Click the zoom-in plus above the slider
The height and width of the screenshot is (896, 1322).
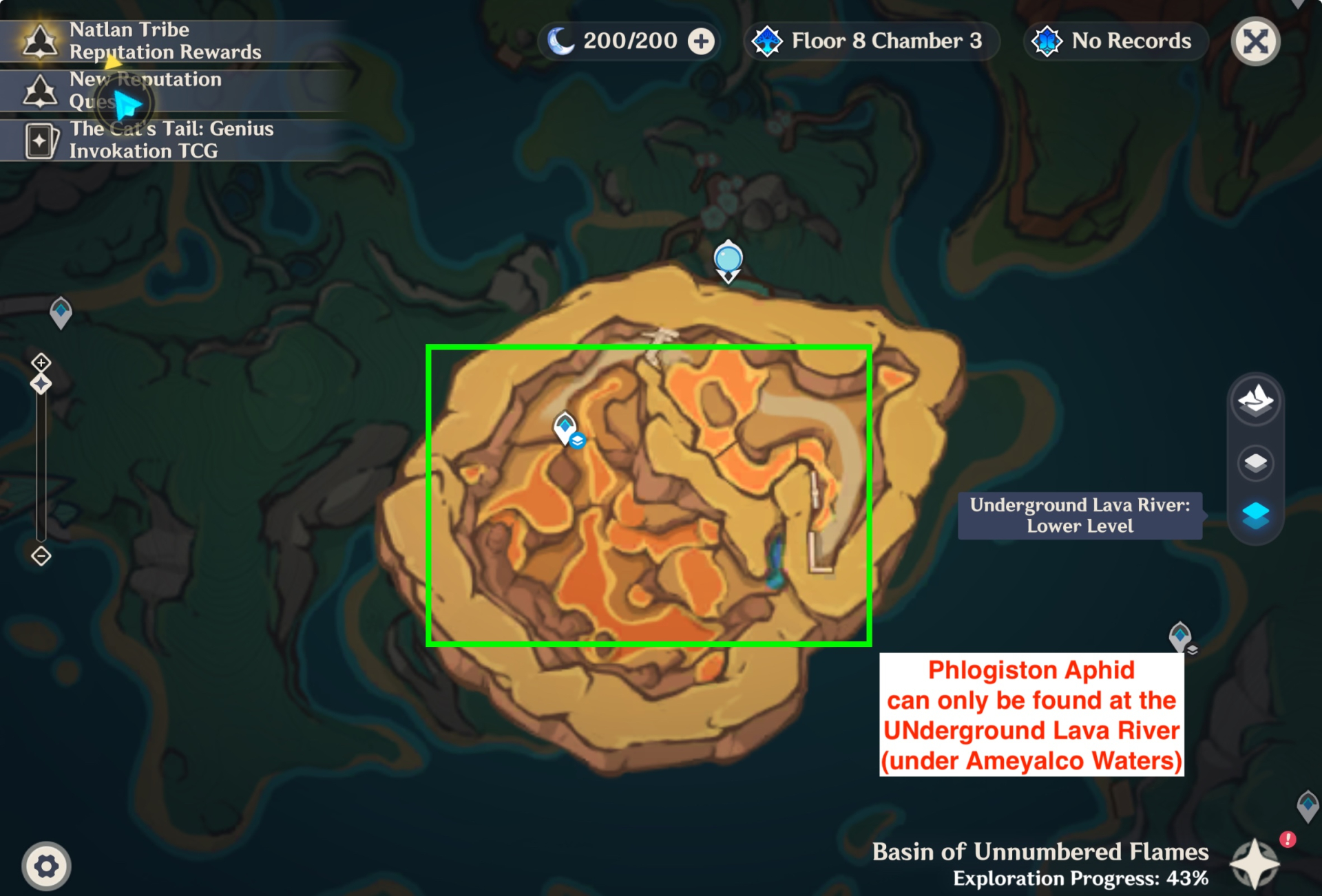click(x=40, y=363)
